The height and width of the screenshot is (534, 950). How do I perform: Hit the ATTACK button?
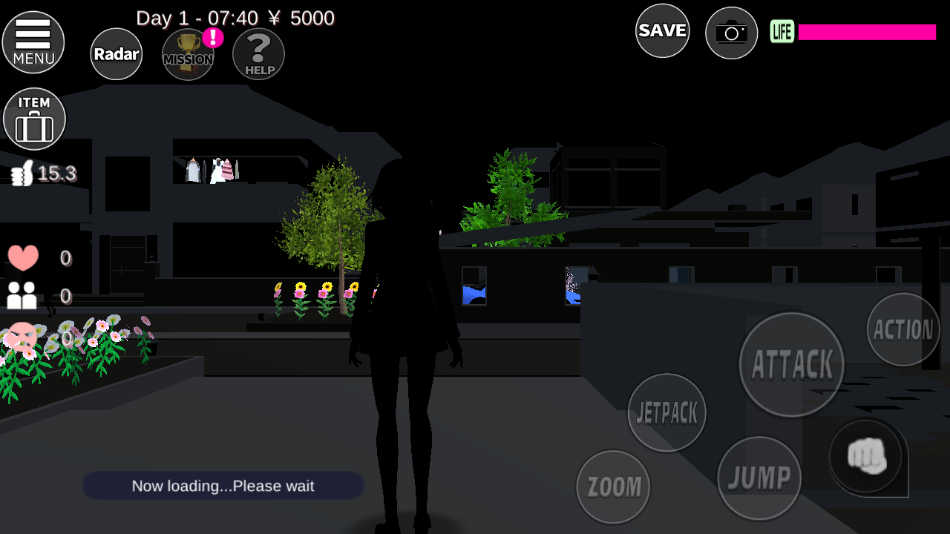click(x=791, y=365)
